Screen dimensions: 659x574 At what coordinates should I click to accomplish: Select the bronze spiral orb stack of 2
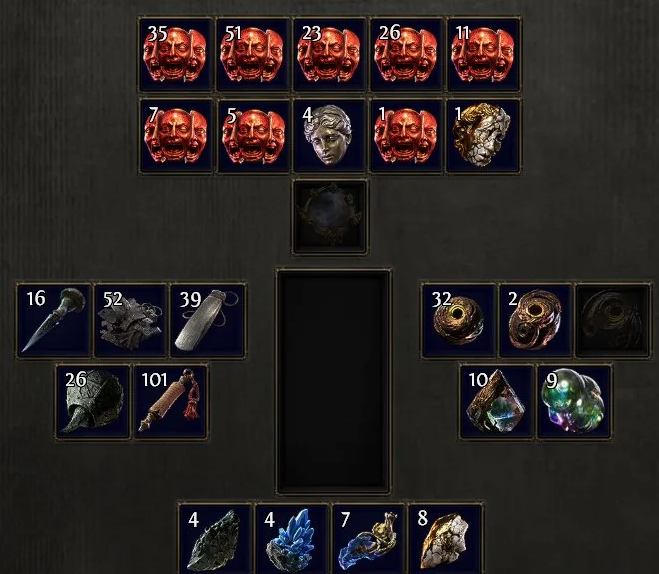coord(535,320)
